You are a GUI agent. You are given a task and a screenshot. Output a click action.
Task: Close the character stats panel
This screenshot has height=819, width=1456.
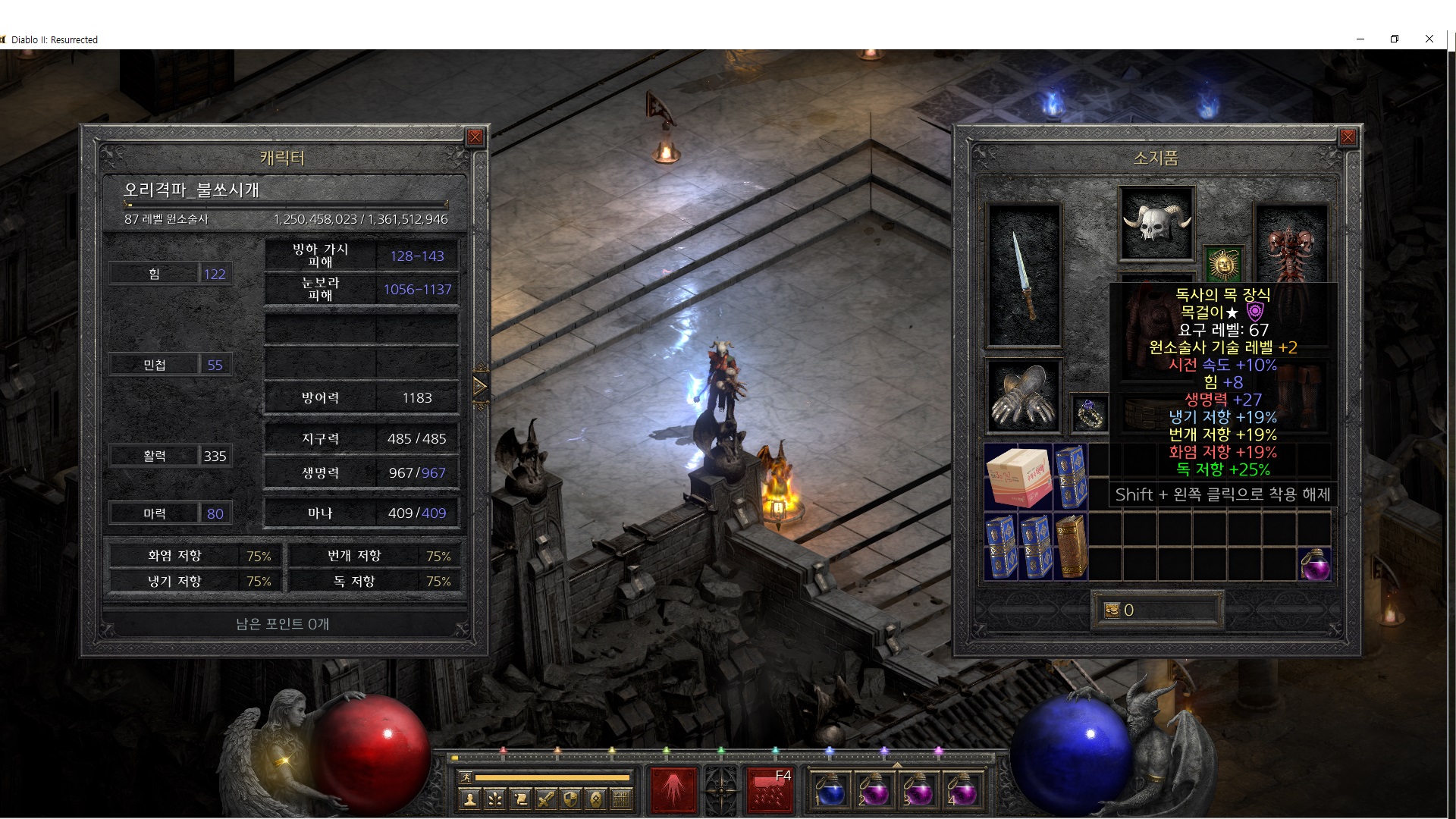point(475,137)
